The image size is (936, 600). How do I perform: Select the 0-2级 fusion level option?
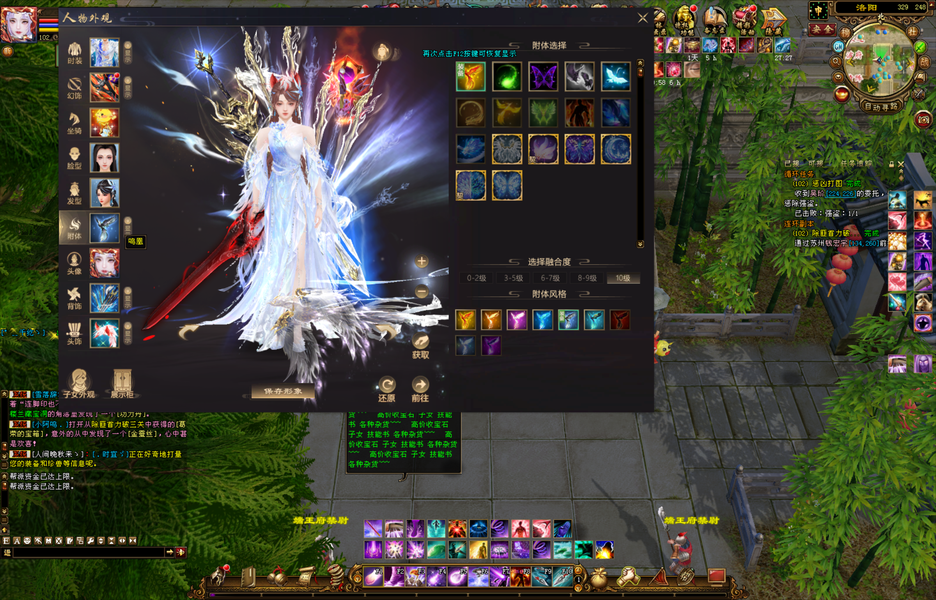[x=479, y=278]
